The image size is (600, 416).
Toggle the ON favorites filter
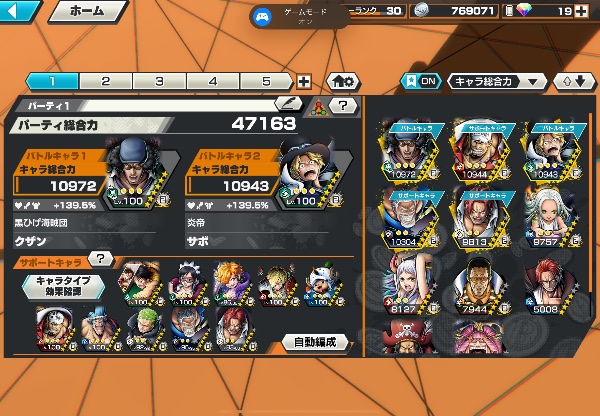click(x=420, y=82)
